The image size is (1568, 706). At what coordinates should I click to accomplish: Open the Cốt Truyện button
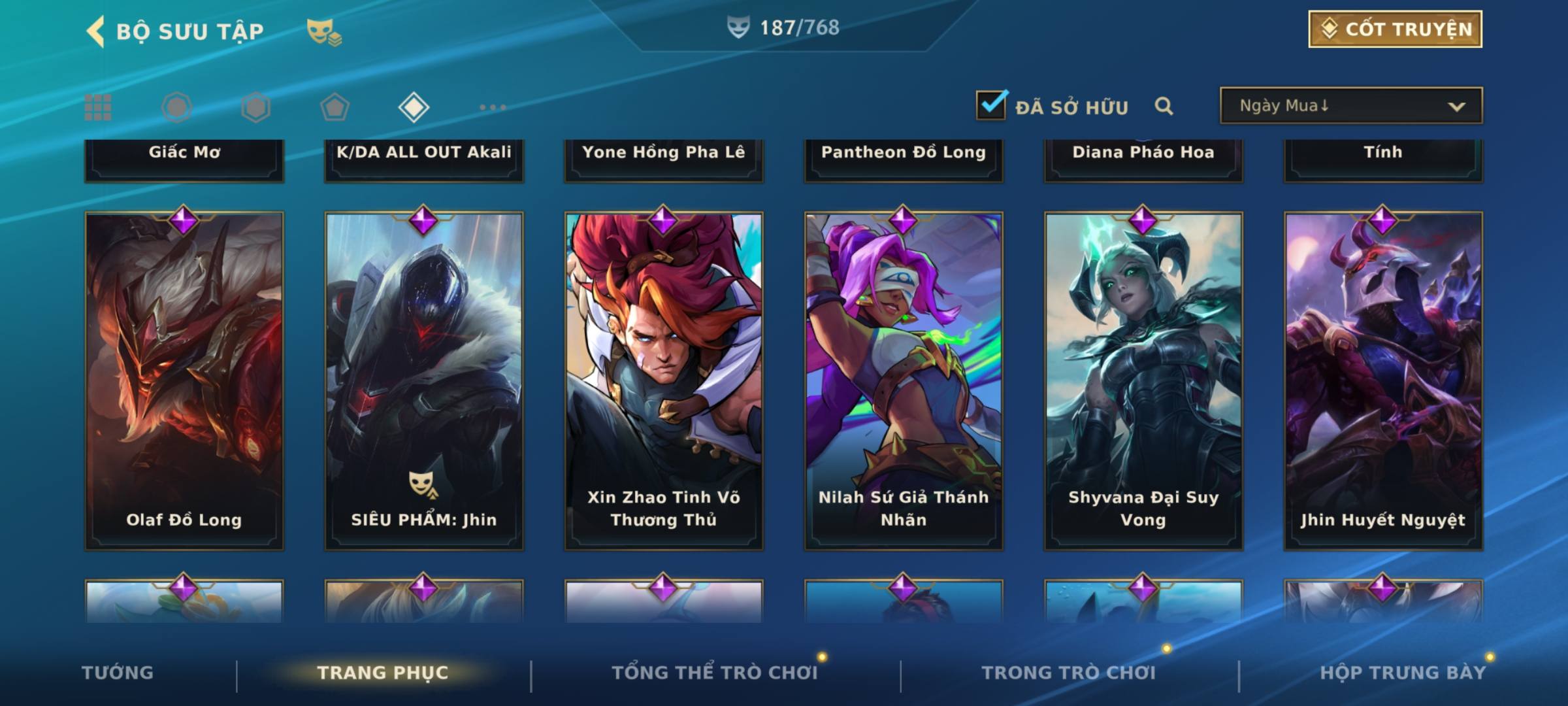click(1395, 29)
